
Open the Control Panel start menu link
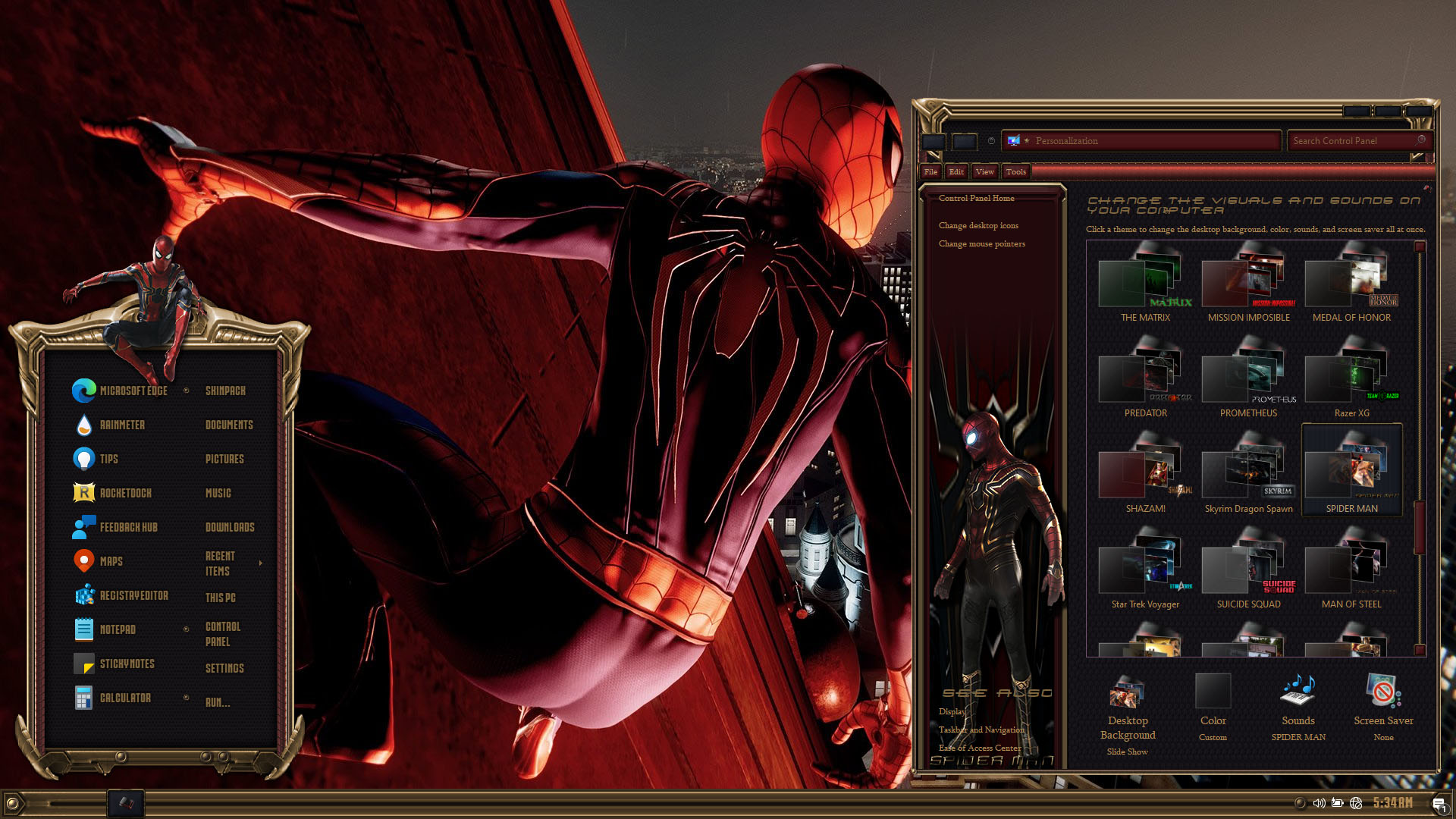[223, 634]
